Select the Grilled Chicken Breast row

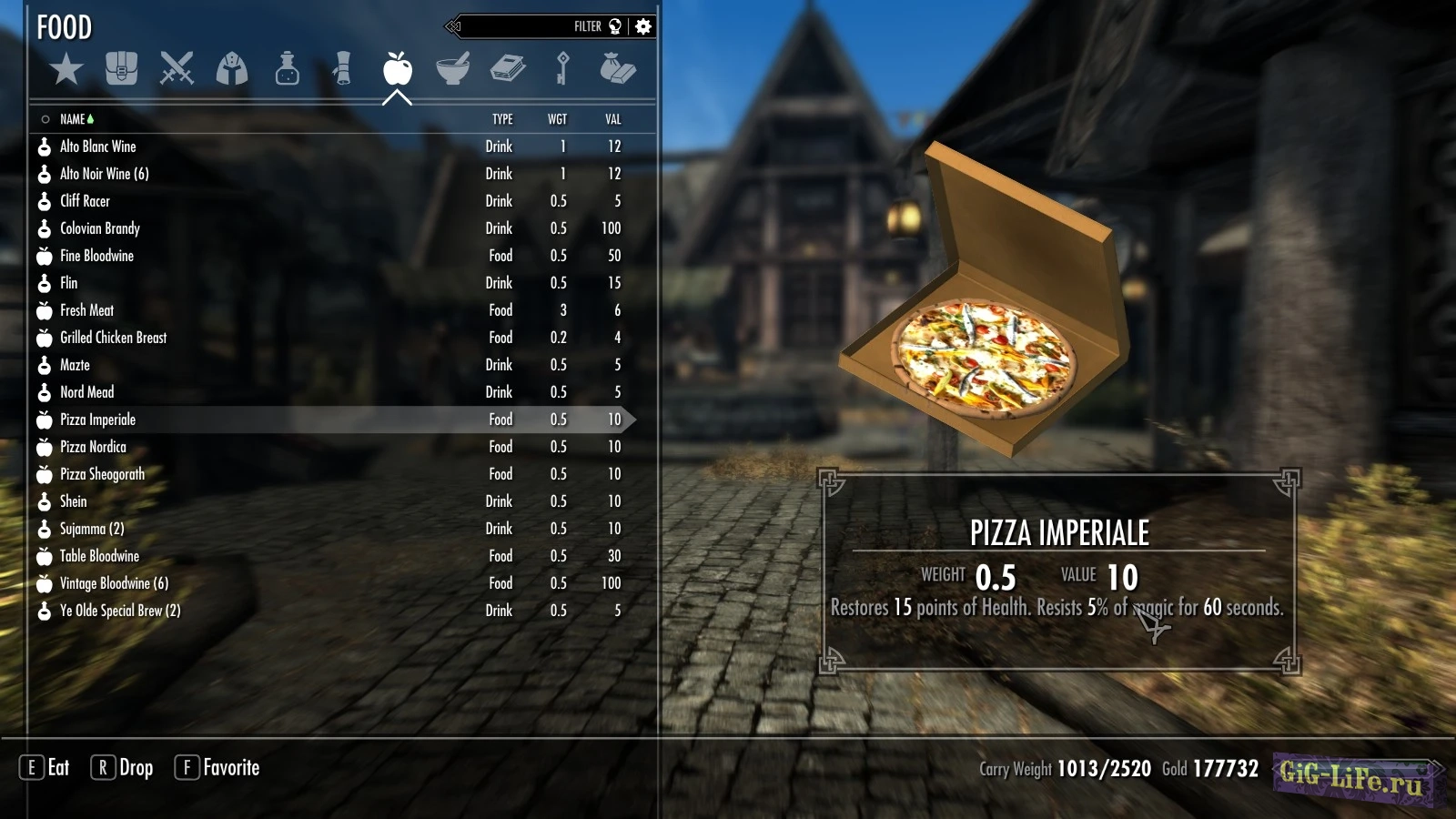pyautogui.click(x=114, y=338)
